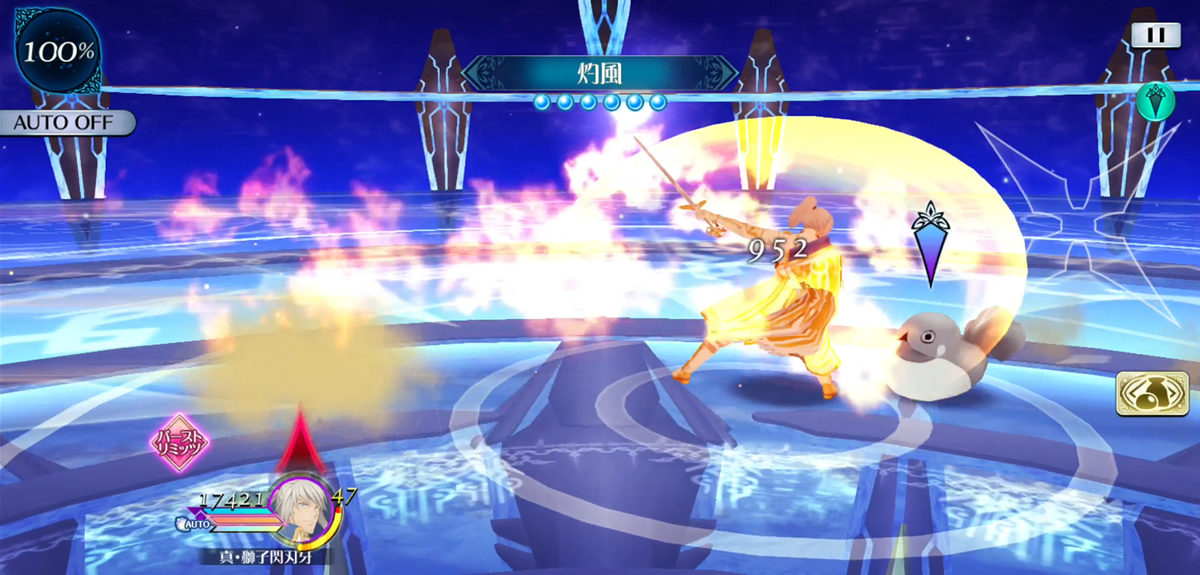This screenshot has width=1200, height=575.
Task: Select the silver-haired character portrait
Action: point(301,508)
